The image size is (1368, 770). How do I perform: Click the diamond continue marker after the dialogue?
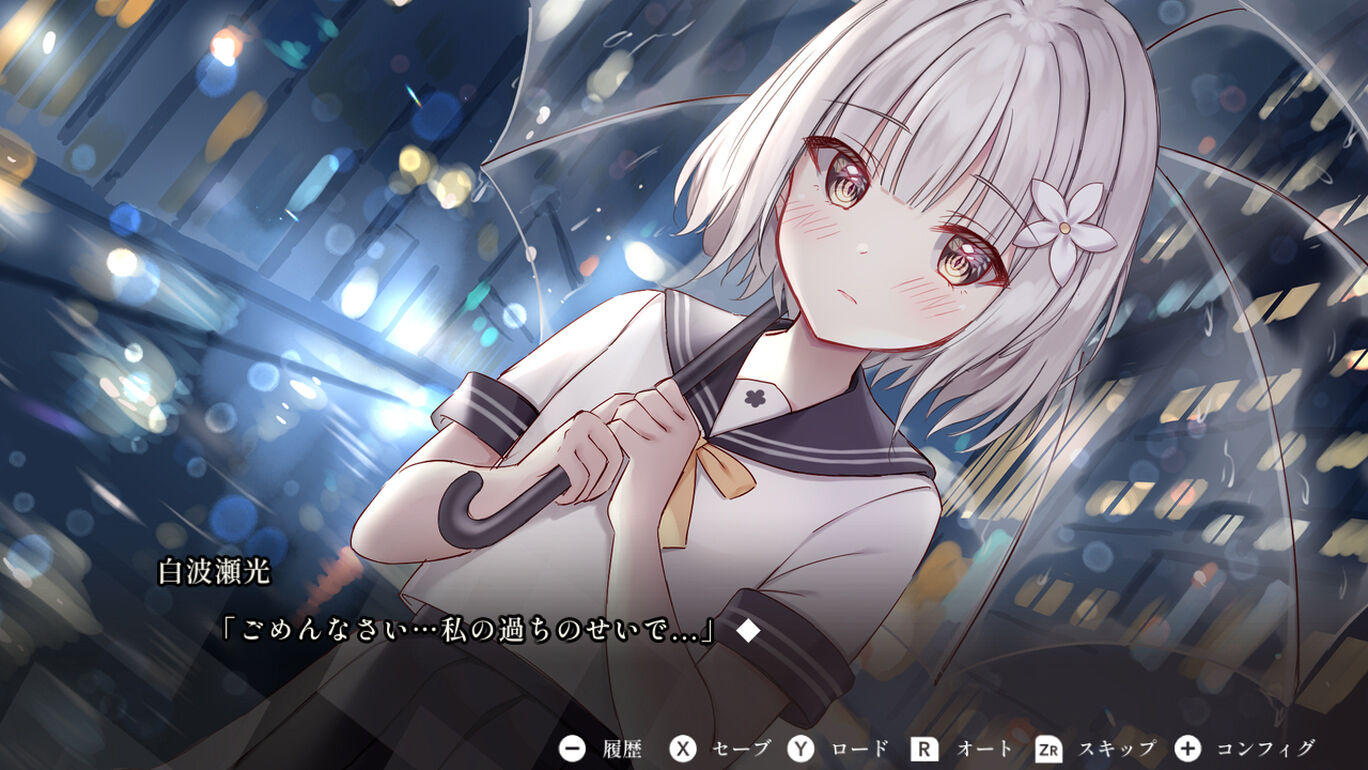click(x=748, y=631)
